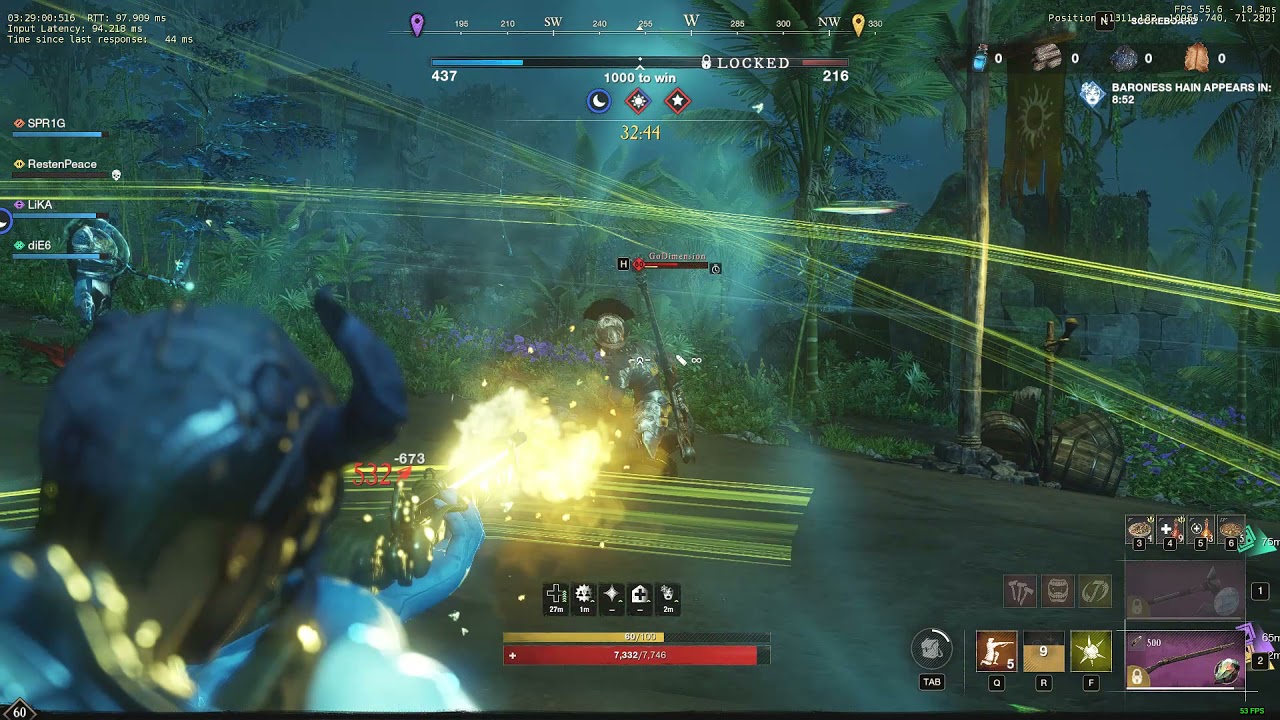Click the sun capture point indicator
The width and height of the screenshot is (1280, 720).
(x=638, y=101)
